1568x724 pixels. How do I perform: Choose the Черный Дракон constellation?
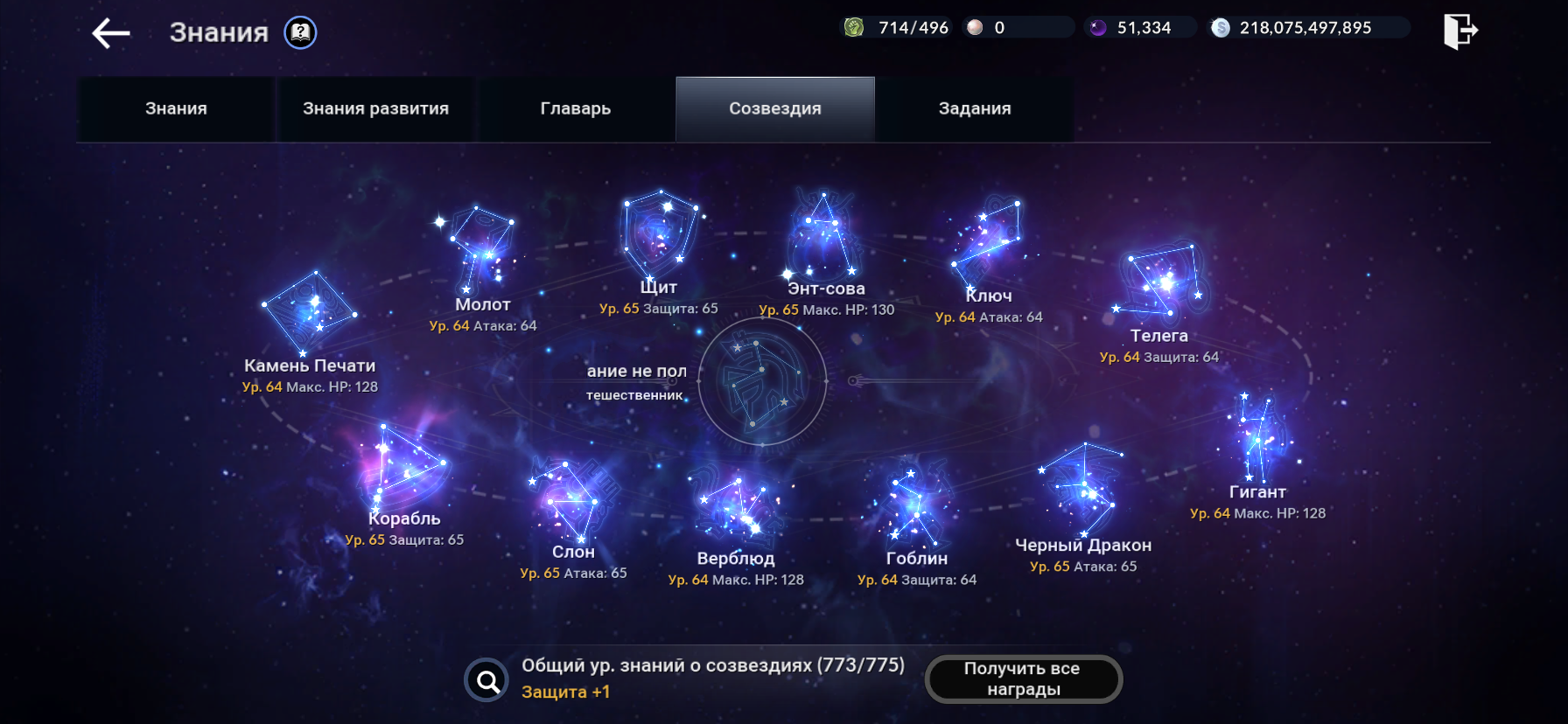coord(1083,490)
